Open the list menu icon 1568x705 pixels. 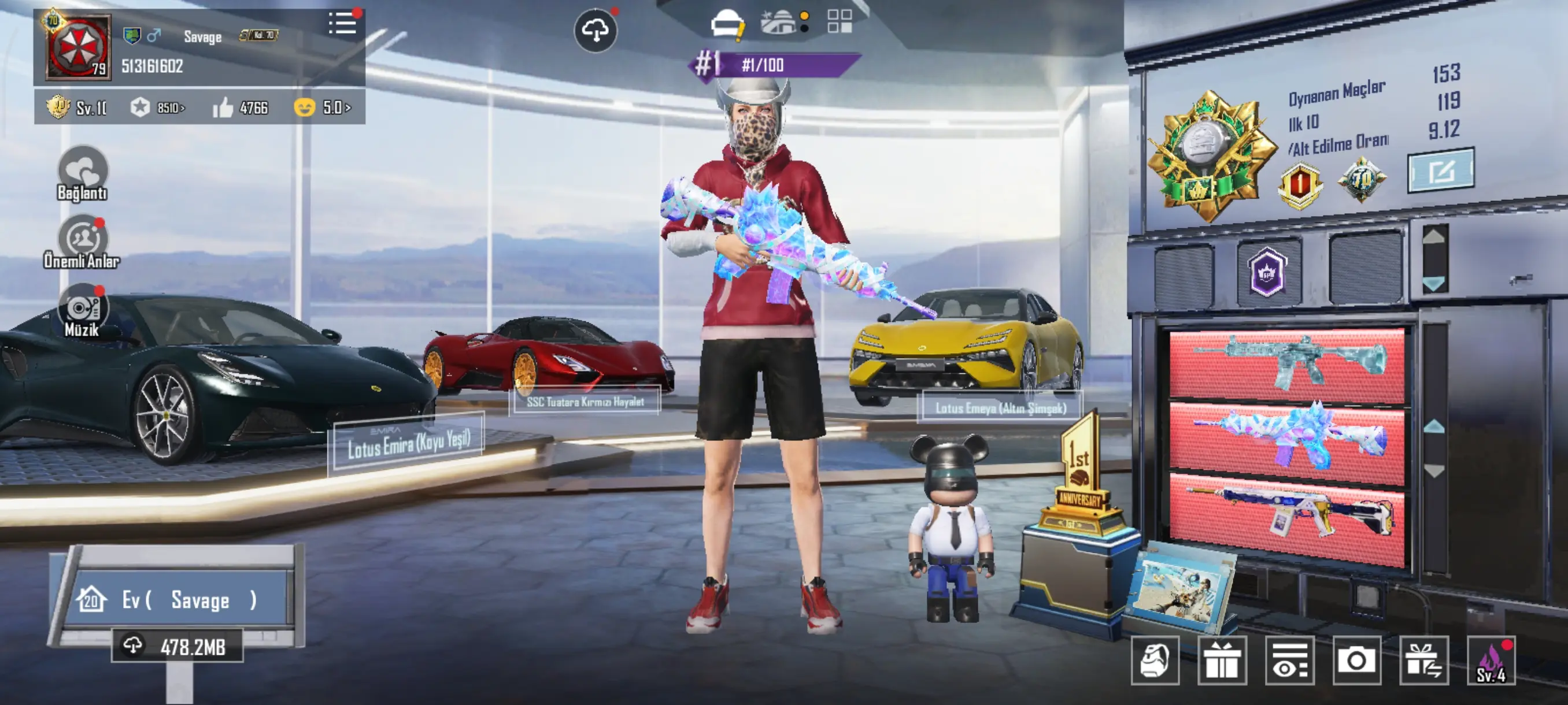click(343, 24)
